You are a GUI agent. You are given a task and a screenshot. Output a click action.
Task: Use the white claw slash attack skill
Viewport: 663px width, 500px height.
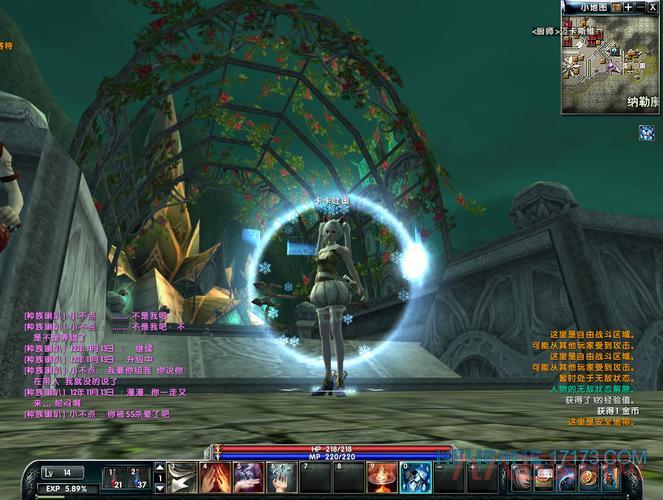[x=182, y=477]
